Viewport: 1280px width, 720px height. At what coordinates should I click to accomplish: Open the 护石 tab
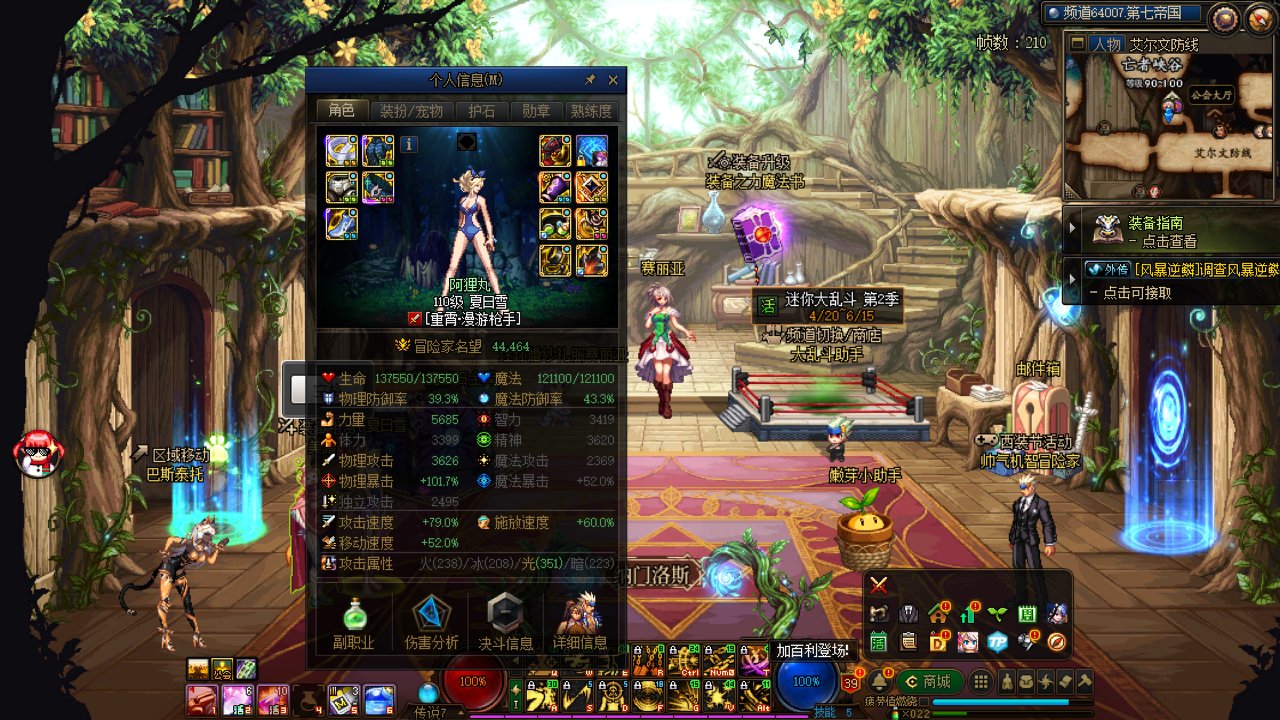tap(482, 111)
